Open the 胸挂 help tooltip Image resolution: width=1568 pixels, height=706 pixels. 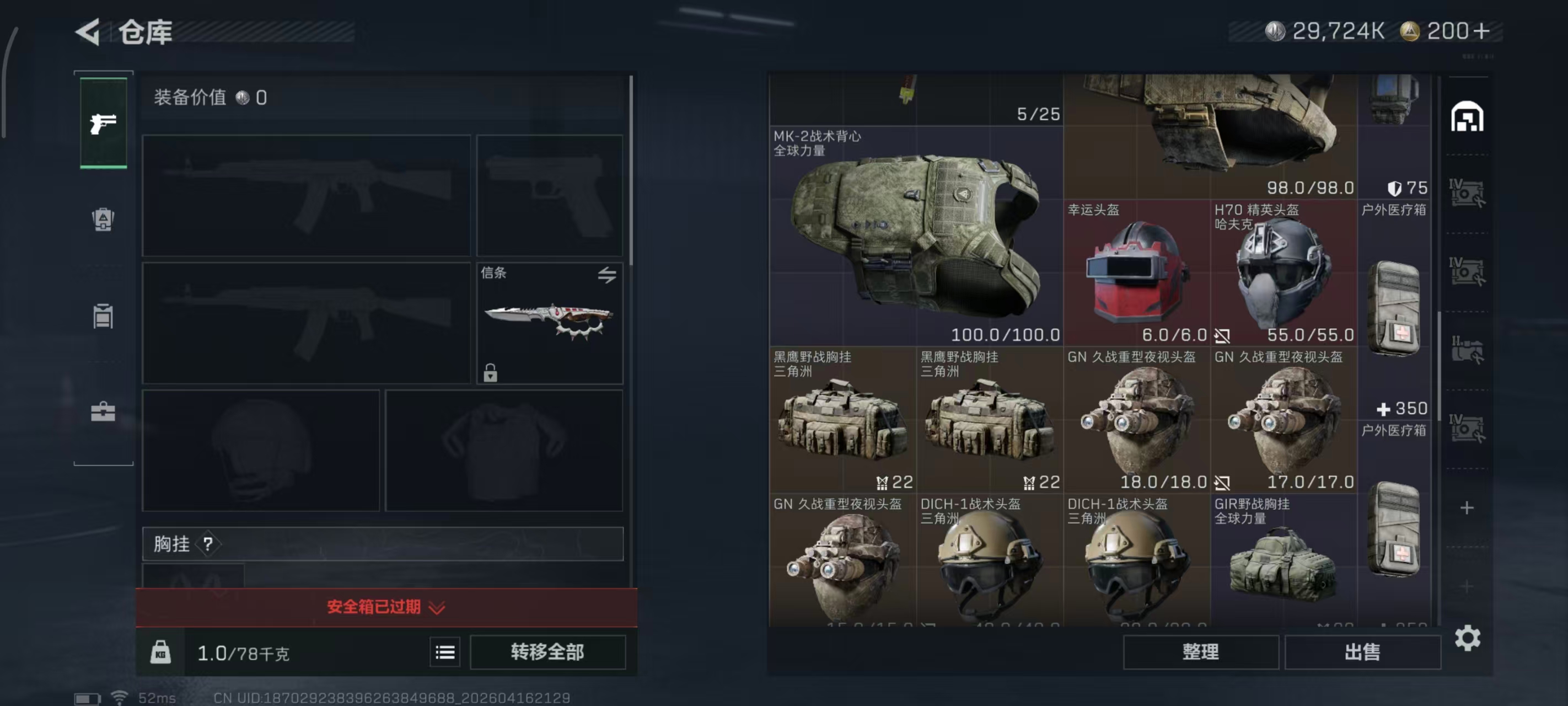(x=208, y=543)
